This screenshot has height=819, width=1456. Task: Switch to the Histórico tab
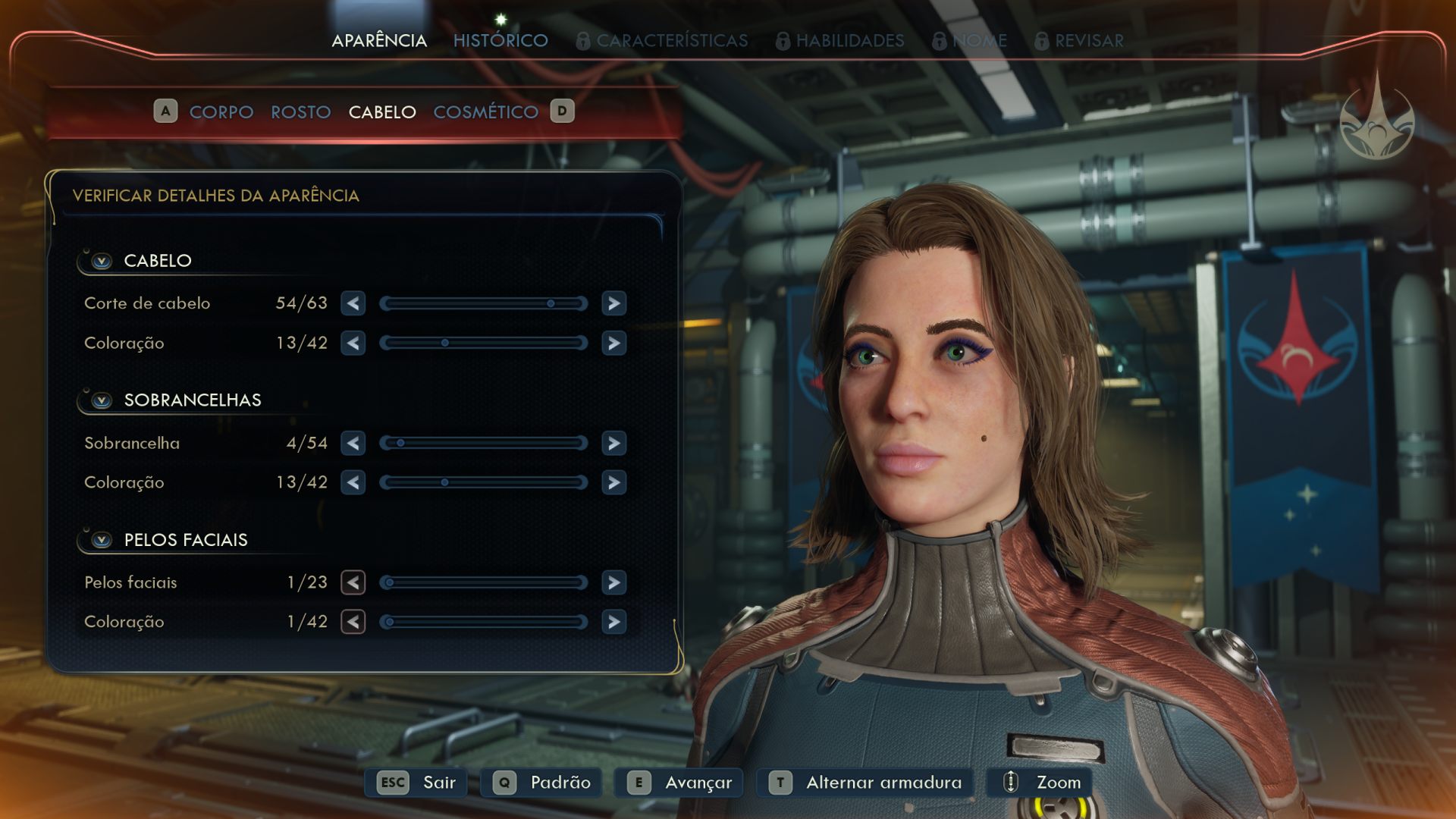pyautogui.click(x=500, y=40)
